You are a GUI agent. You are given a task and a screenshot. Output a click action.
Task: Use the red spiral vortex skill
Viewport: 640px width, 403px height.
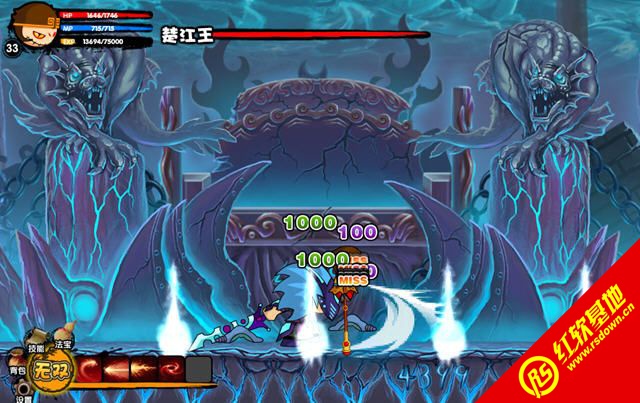pos(172,370)
